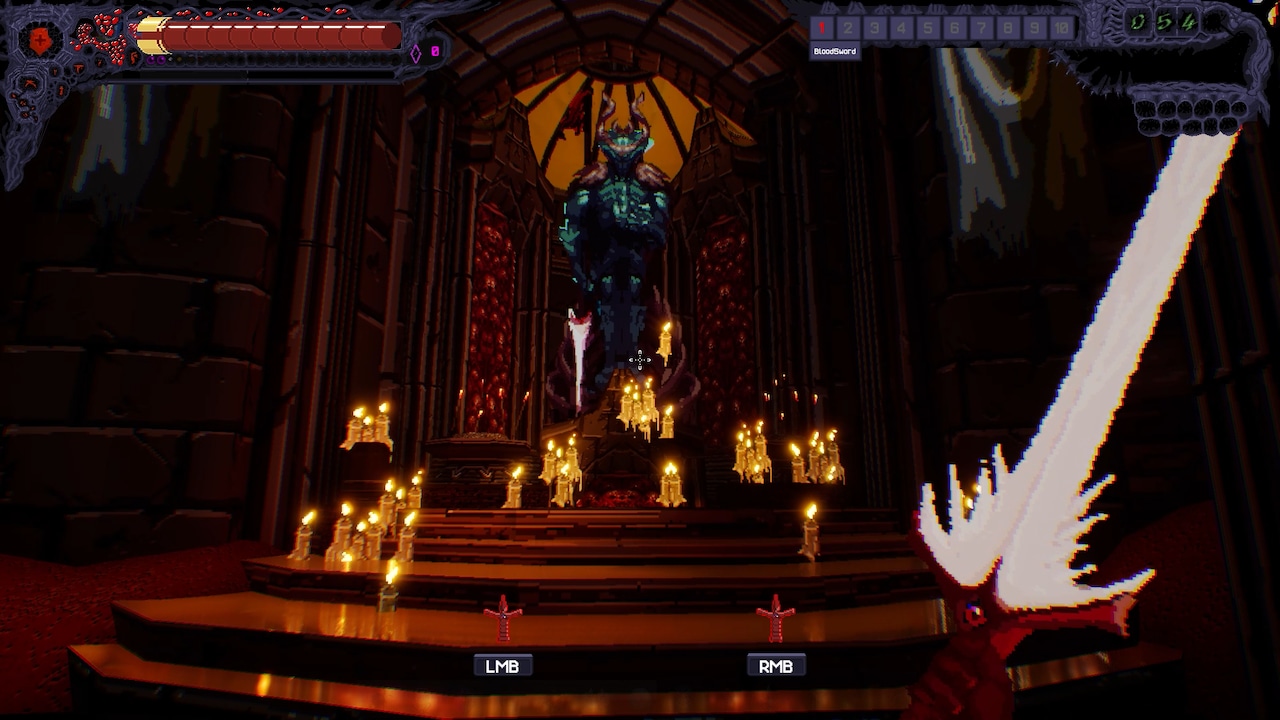
Task: Switch to hotbar slot 9
Action: (1034, 28)
